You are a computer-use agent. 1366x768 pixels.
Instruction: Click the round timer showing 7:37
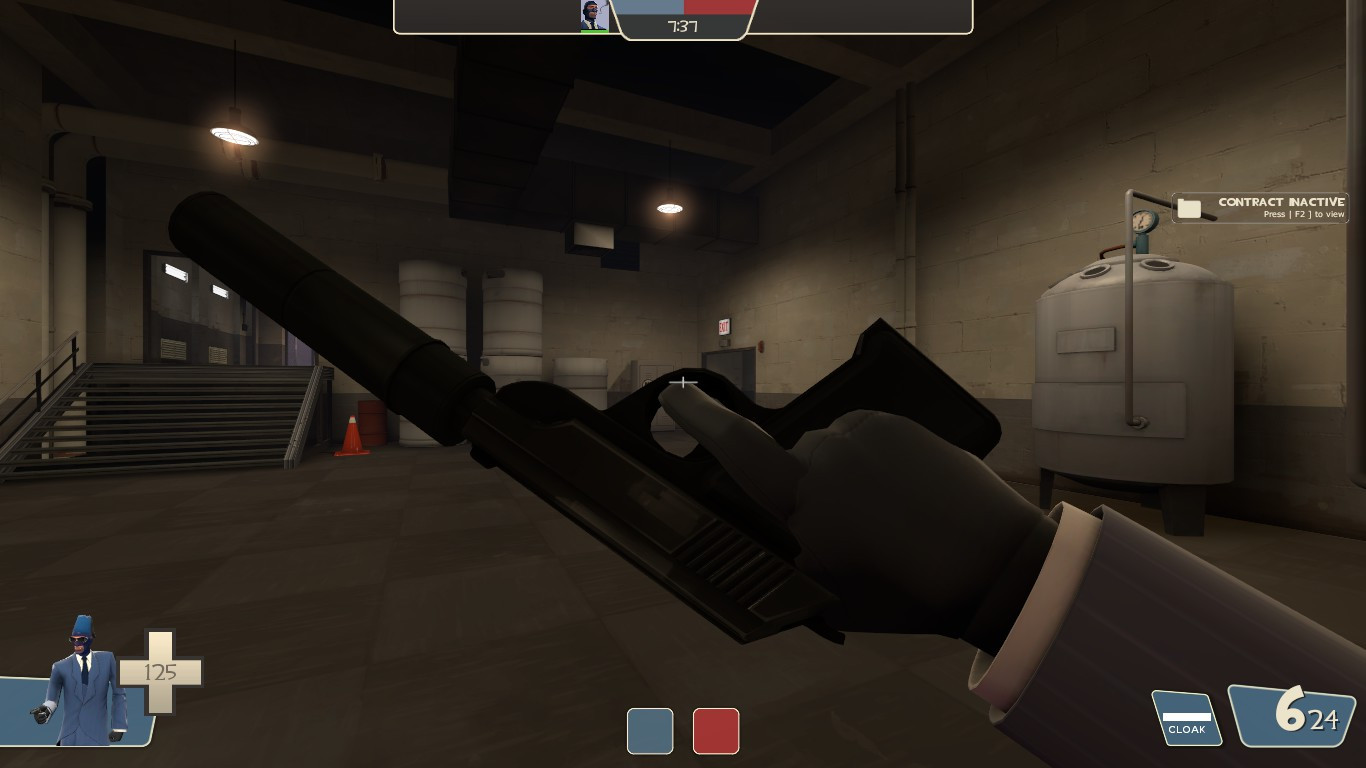684,27
